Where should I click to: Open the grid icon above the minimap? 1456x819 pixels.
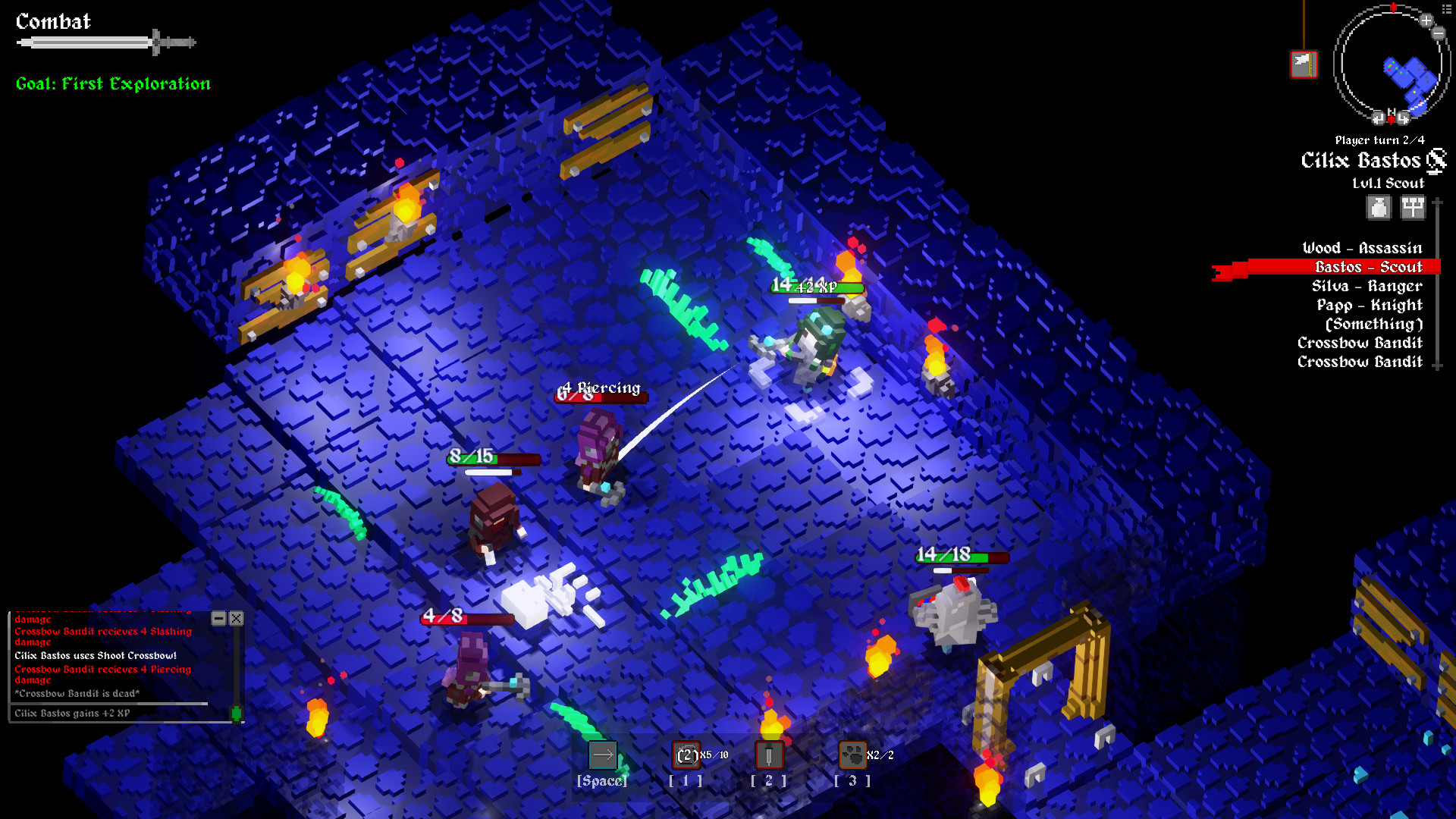tap(1446, 8)
